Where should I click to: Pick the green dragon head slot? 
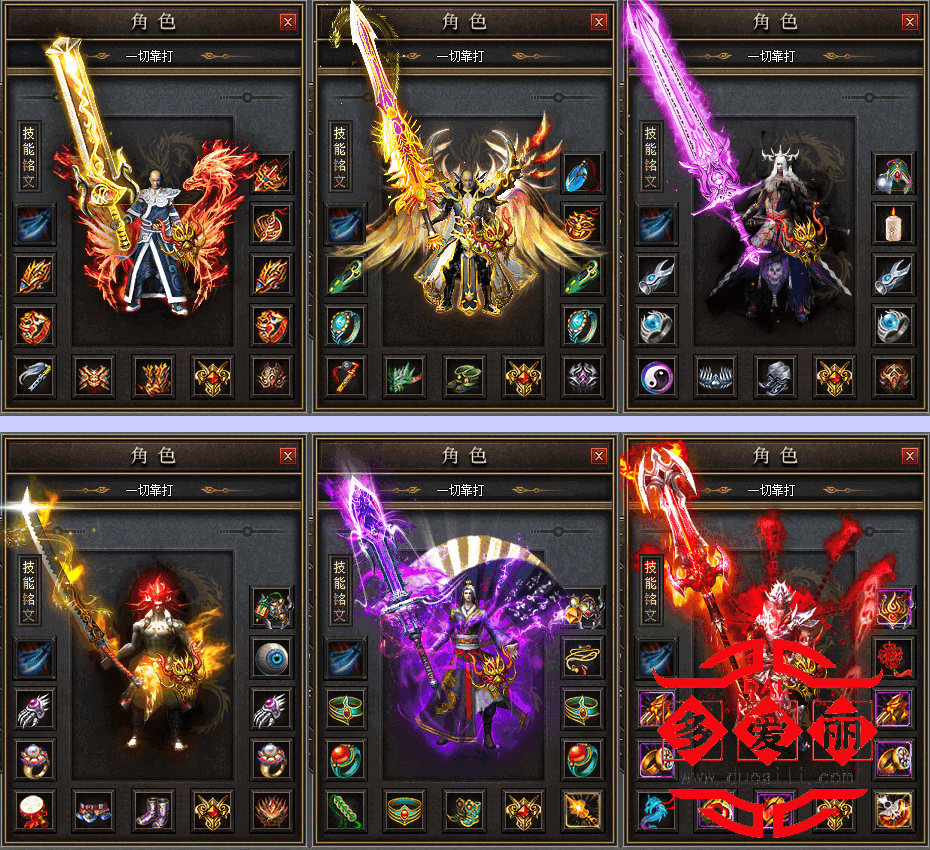pyautogui.click(x=404, y=376)
